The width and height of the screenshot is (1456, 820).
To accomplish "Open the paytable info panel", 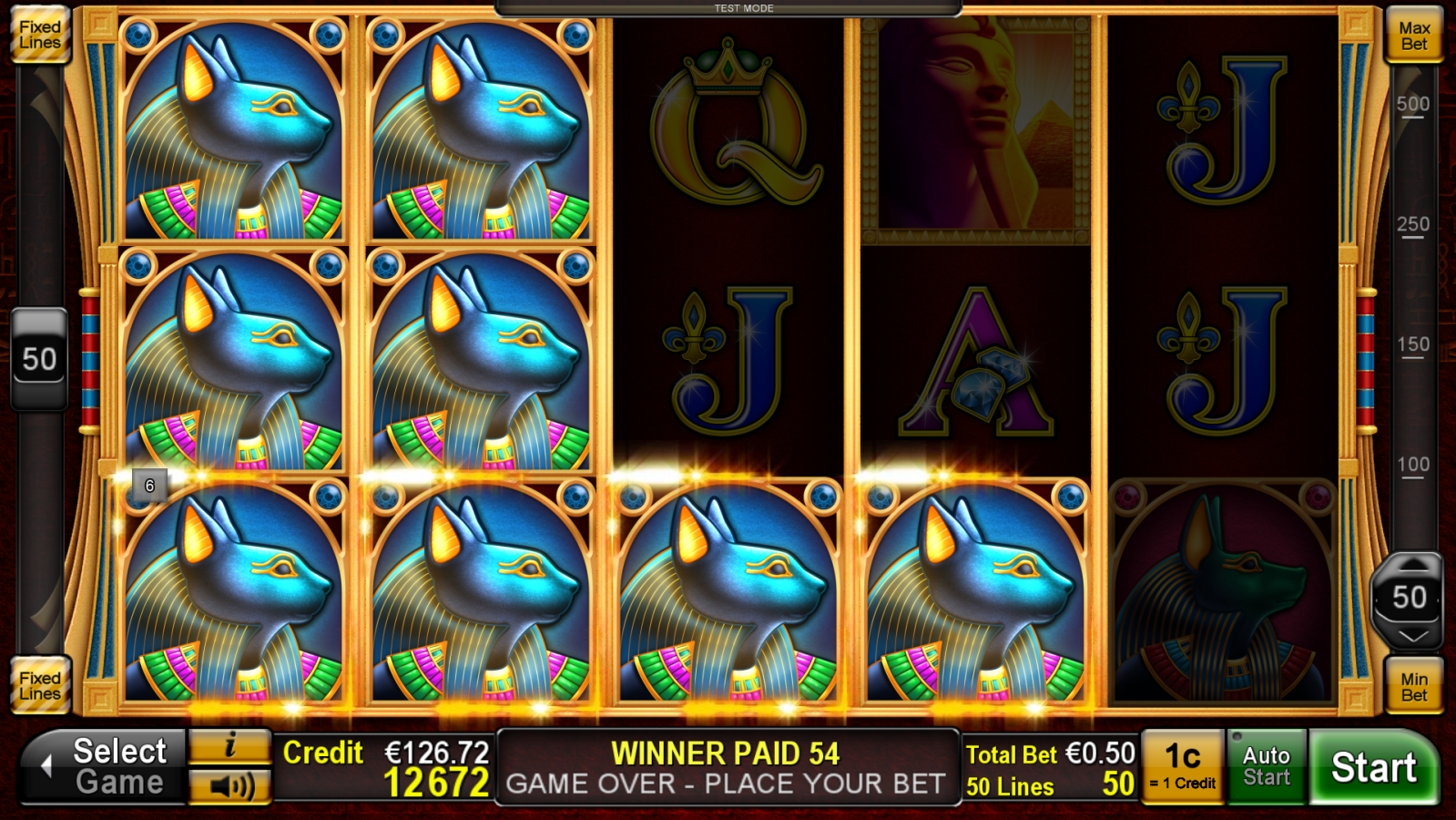I will (229, 745).
